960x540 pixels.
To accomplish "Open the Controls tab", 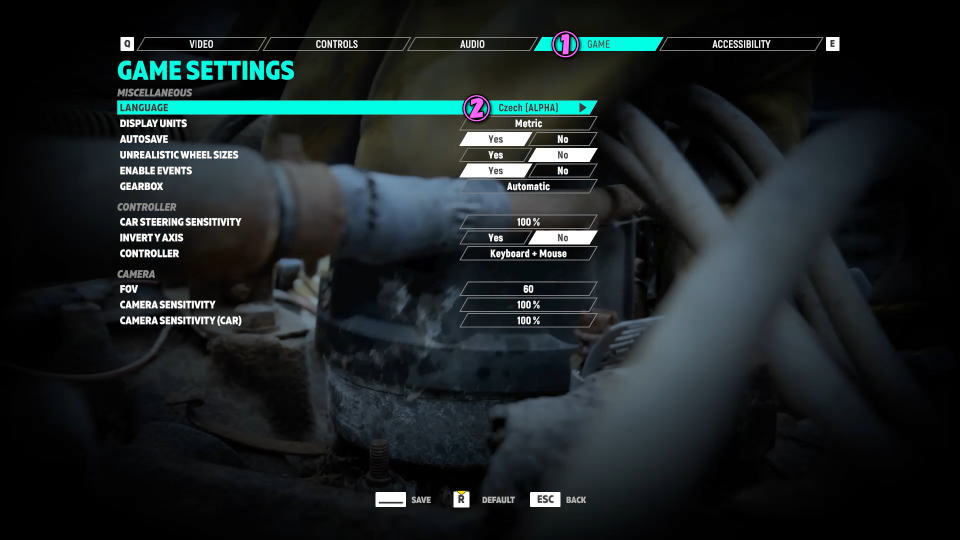I will [336, 44].
